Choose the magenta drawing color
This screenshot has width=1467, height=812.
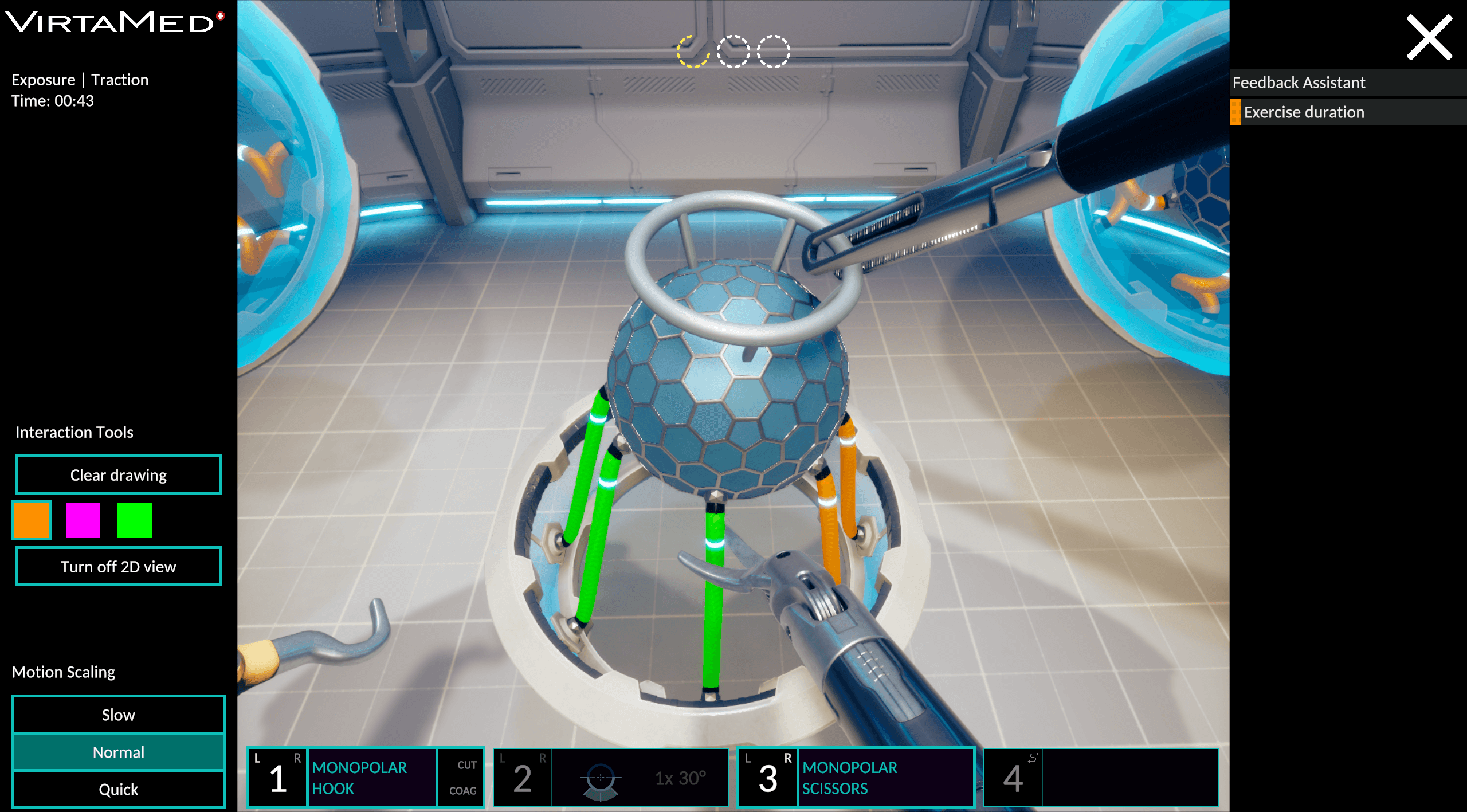coord(83,520)
